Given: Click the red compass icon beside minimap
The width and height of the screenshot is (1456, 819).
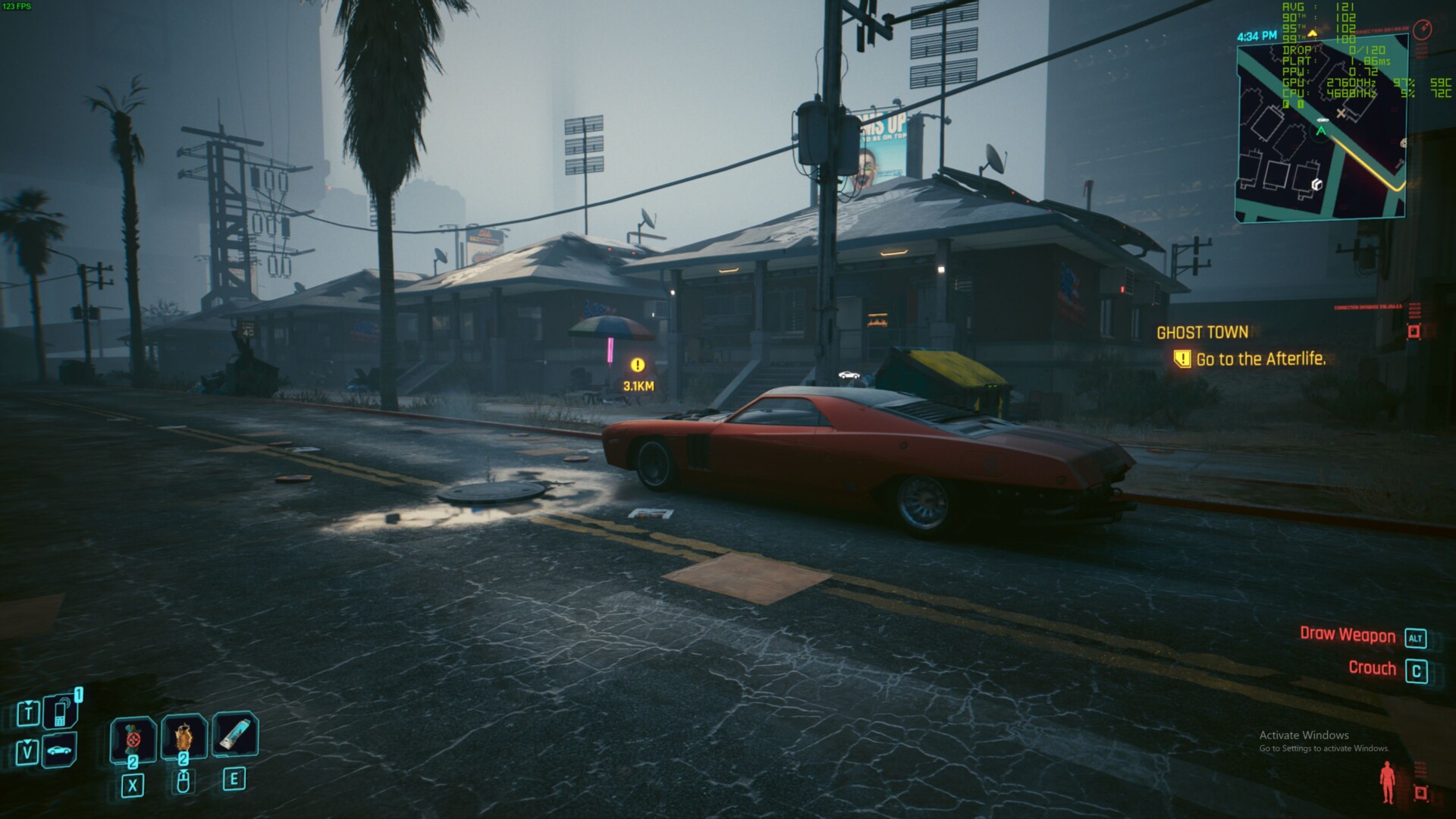Looking at the screenshot, I should pos(1423,30).
